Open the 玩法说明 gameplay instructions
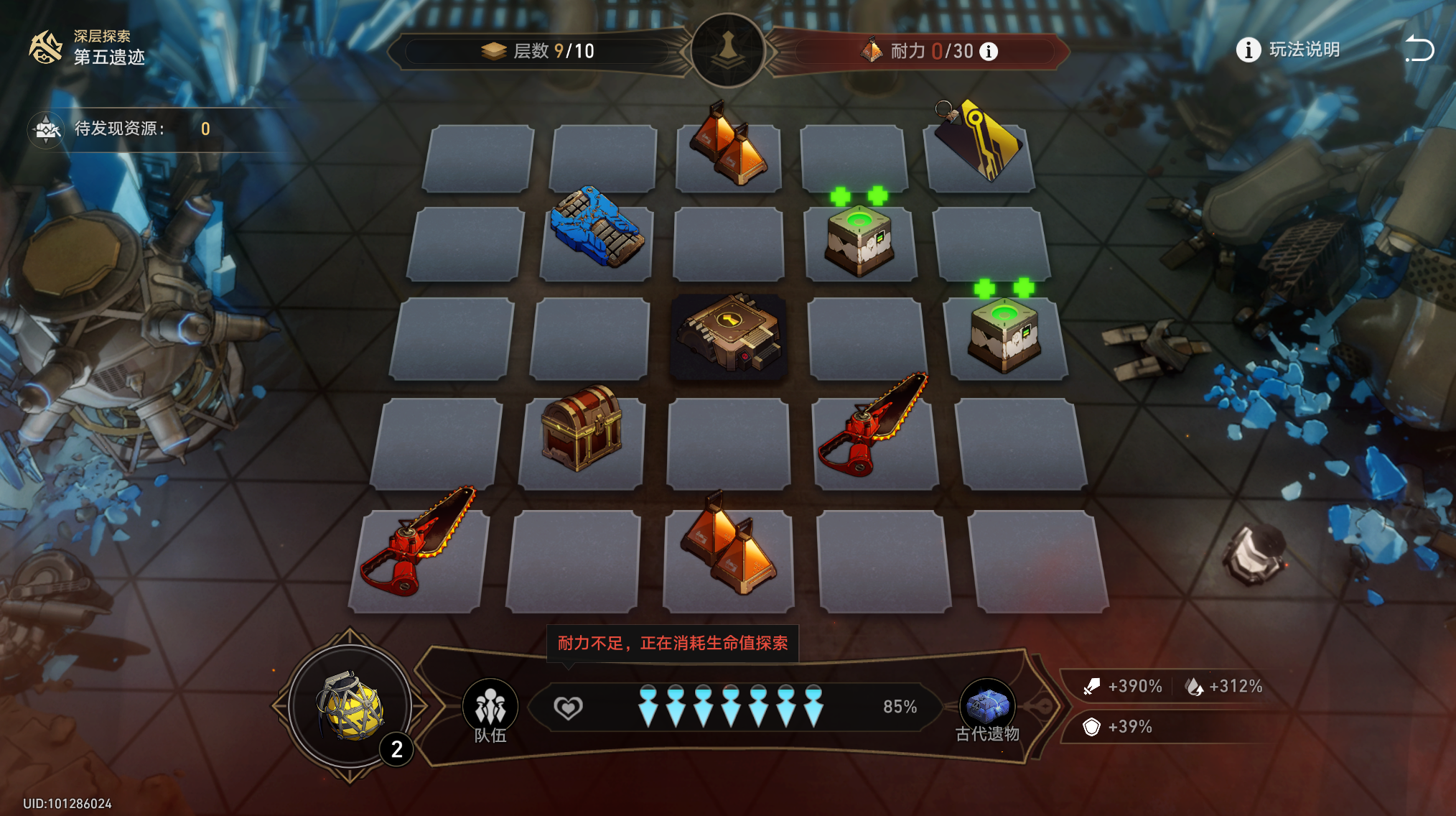 pos(1288,50)
